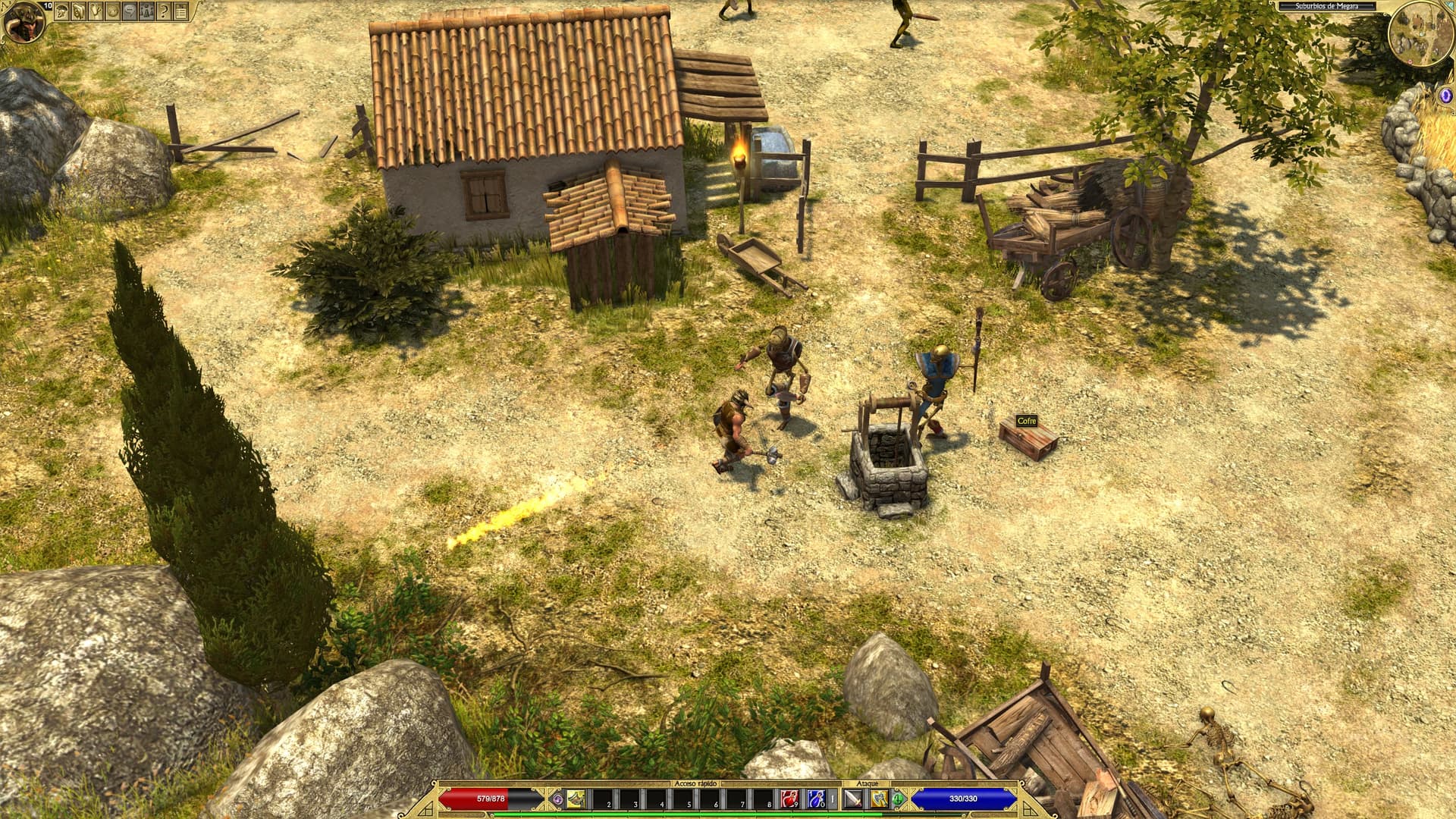The height and width of the screenshot is (819, 1456).
Task: Drink the red health potion
Action: [789, 799]
